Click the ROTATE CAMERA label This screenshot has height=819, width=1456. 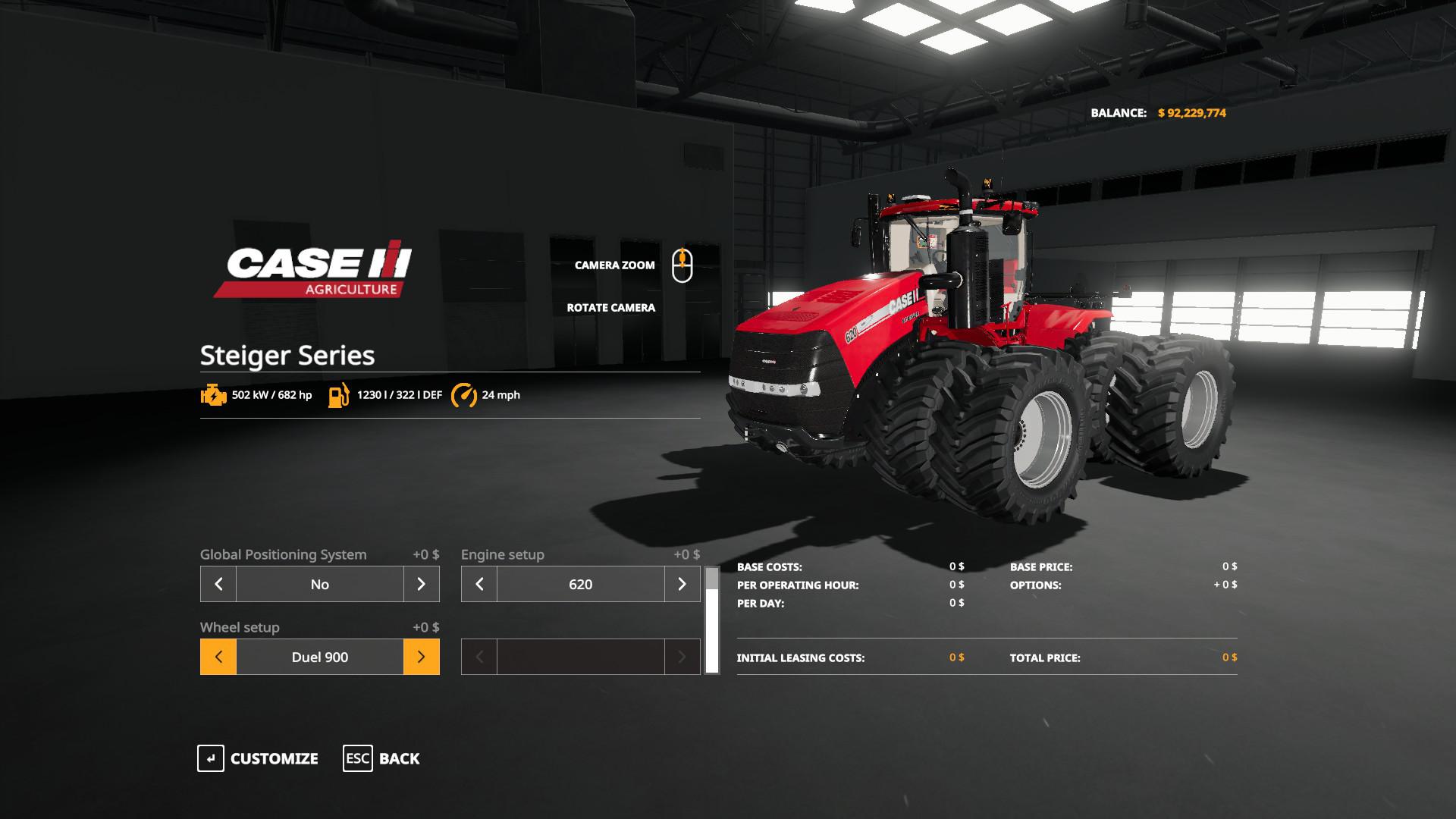tap(610, 308)
